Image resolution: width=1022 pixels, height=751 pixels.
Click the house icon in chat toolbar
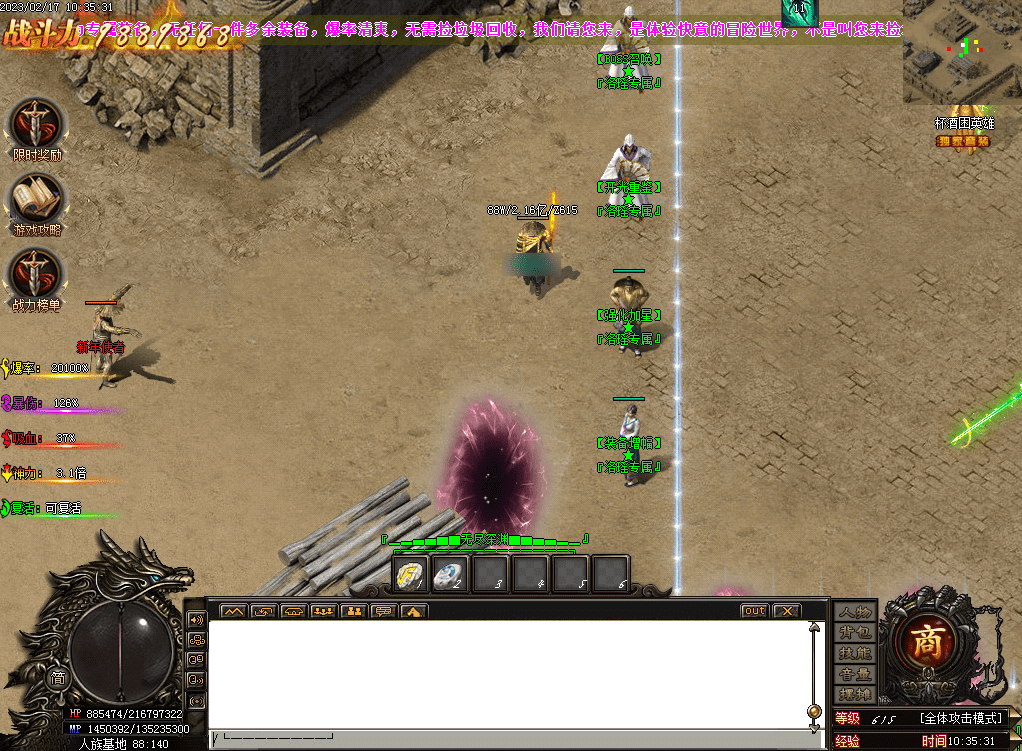coord(414,611)
